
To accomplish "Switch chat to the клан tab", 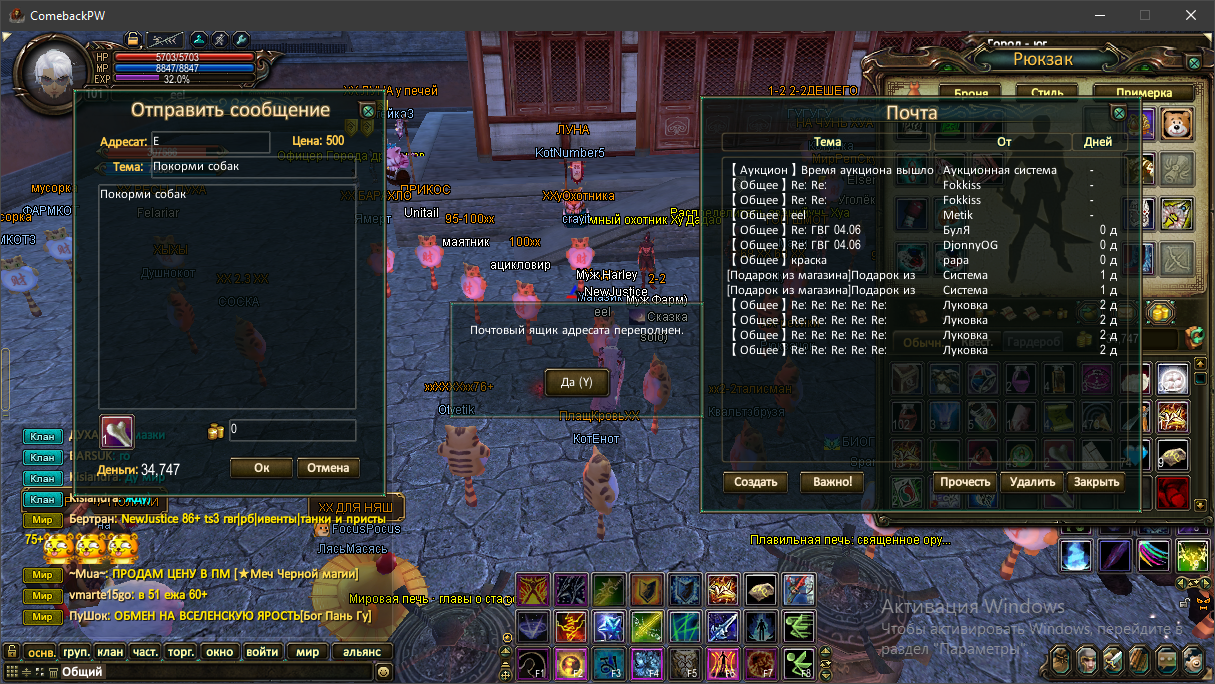I will [111, 652].
